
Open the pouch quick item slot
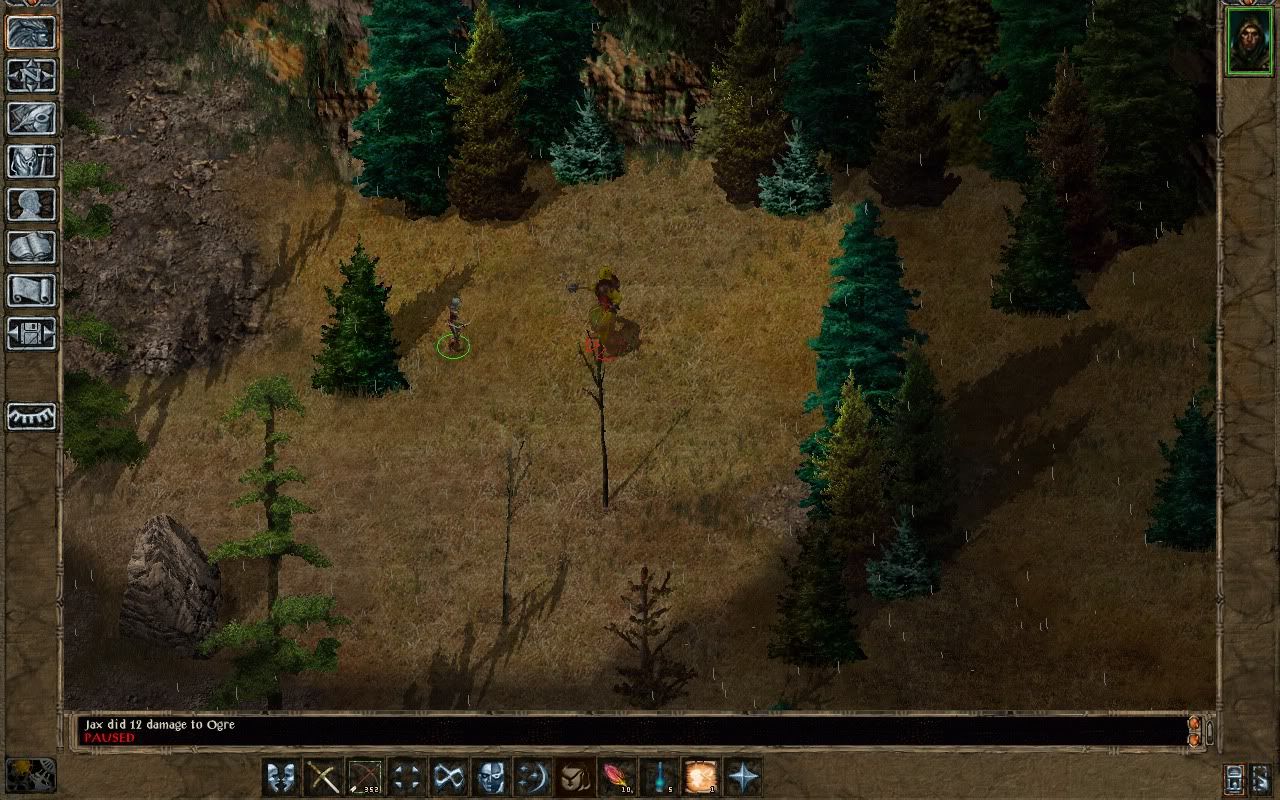pyautogui.click(x=575, y=777)
